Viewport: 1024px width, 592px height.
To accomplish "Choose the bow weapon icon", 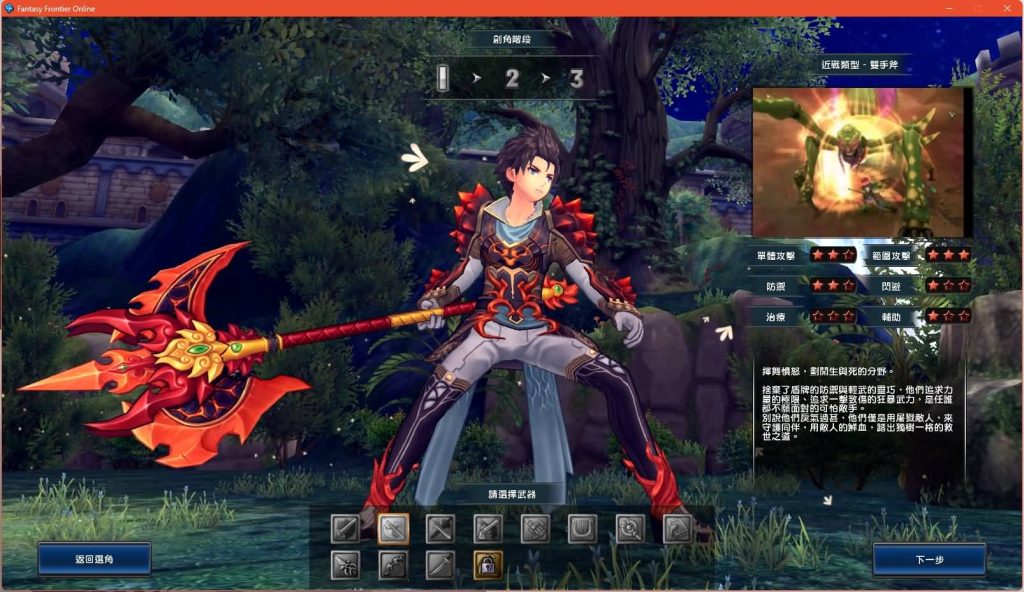I will [x=394, y=565].
